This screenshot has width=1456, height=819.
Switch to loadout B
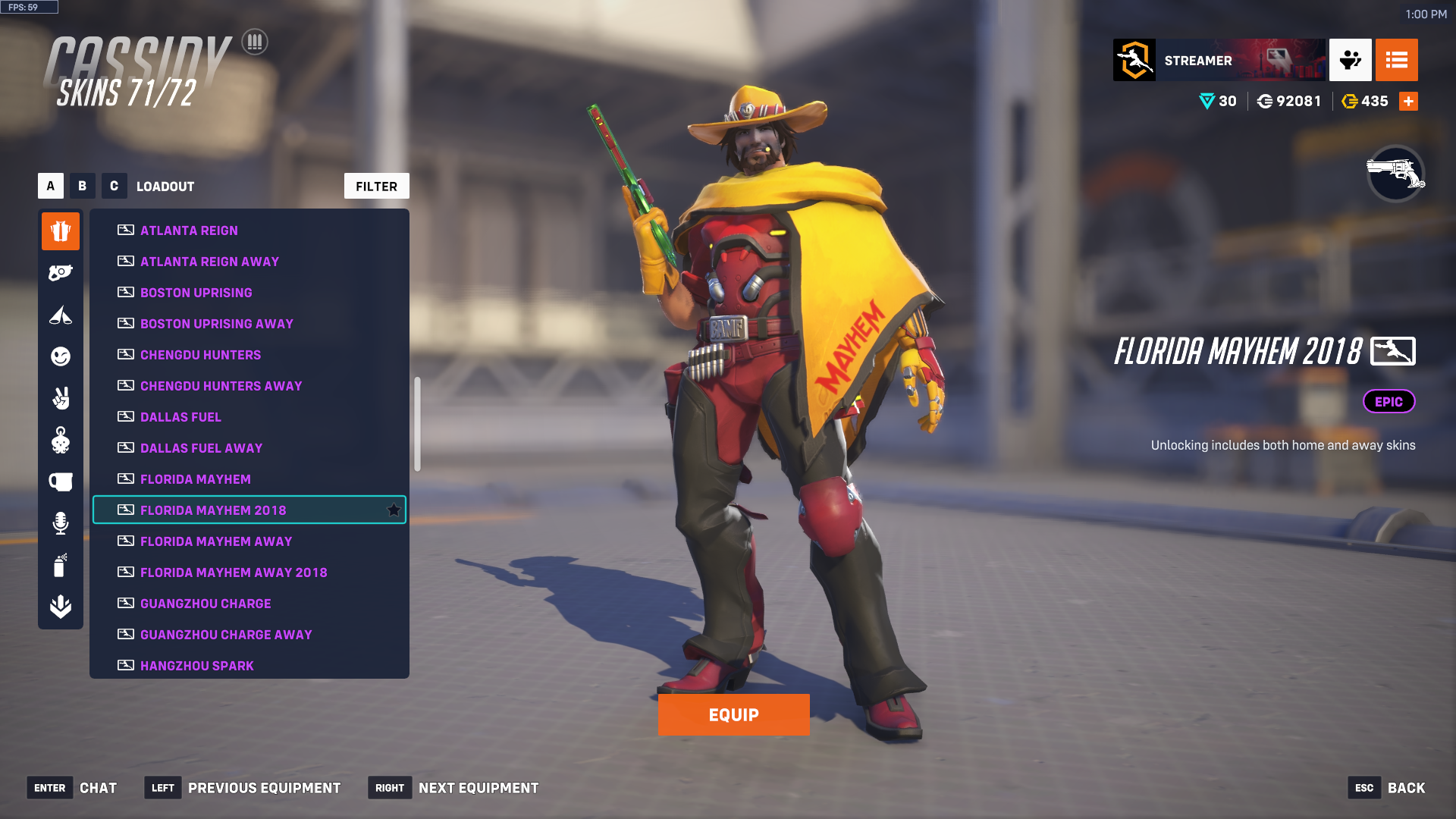[82, 186]
